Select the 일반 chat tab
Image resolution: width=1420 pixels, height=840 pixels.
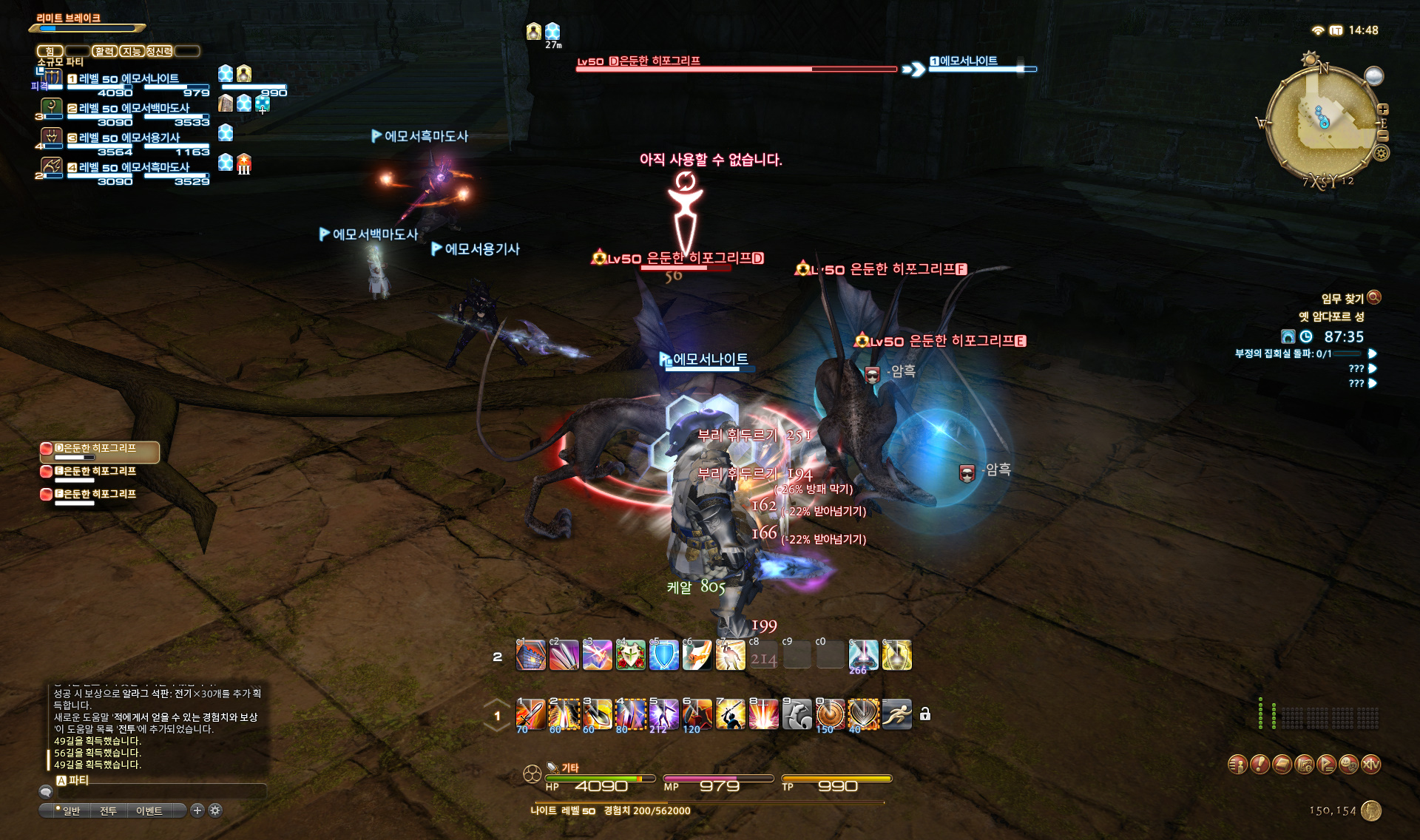click(x=71, y=811)
